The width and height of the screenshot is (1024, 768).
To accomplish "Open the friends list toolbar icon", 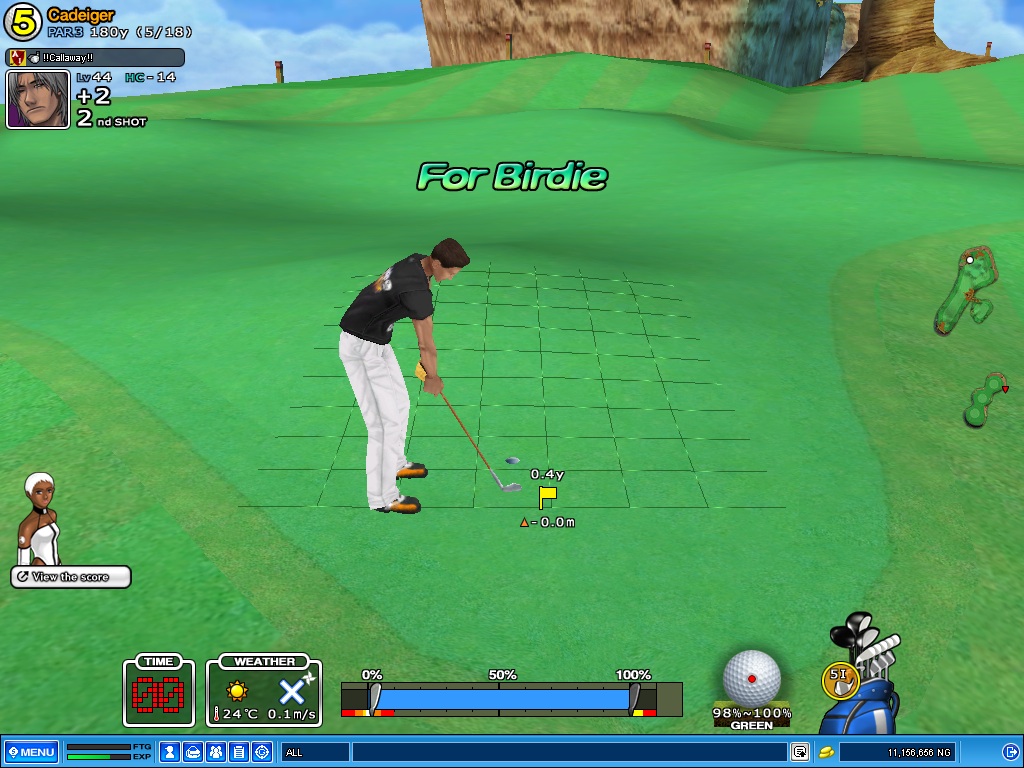I will (216, 752).
